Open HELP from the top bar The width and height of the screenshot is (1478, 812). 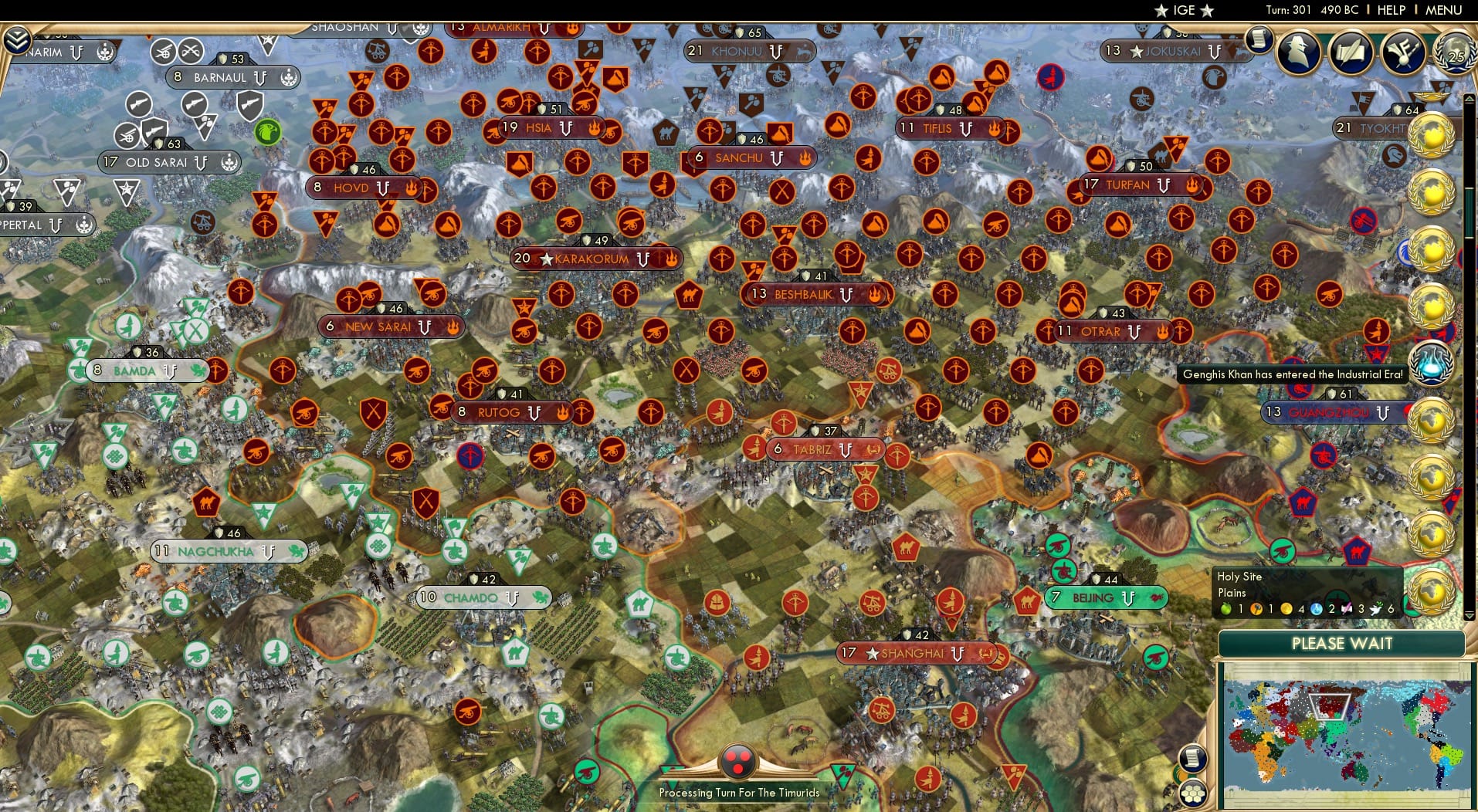pos(1390,10)
